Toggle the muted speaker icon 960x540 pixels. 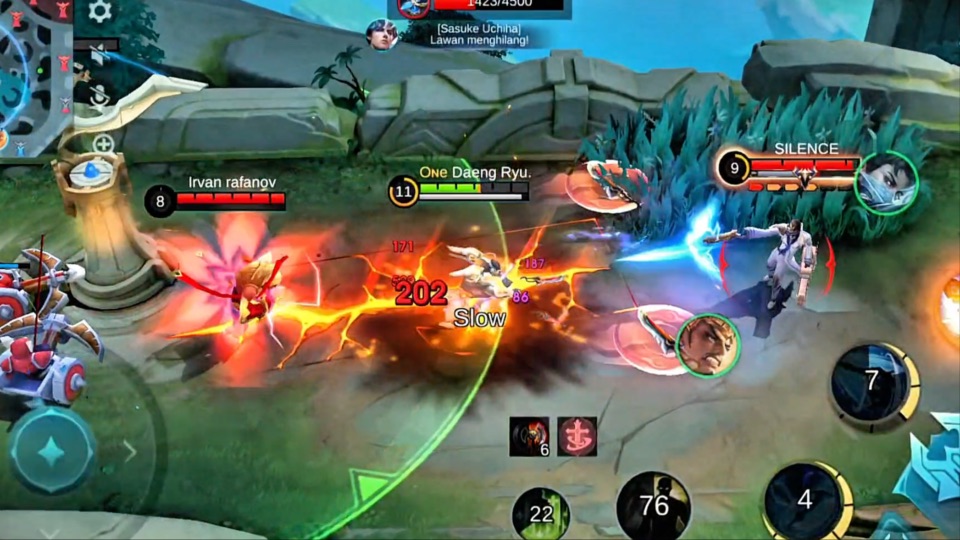pos(97,55)
